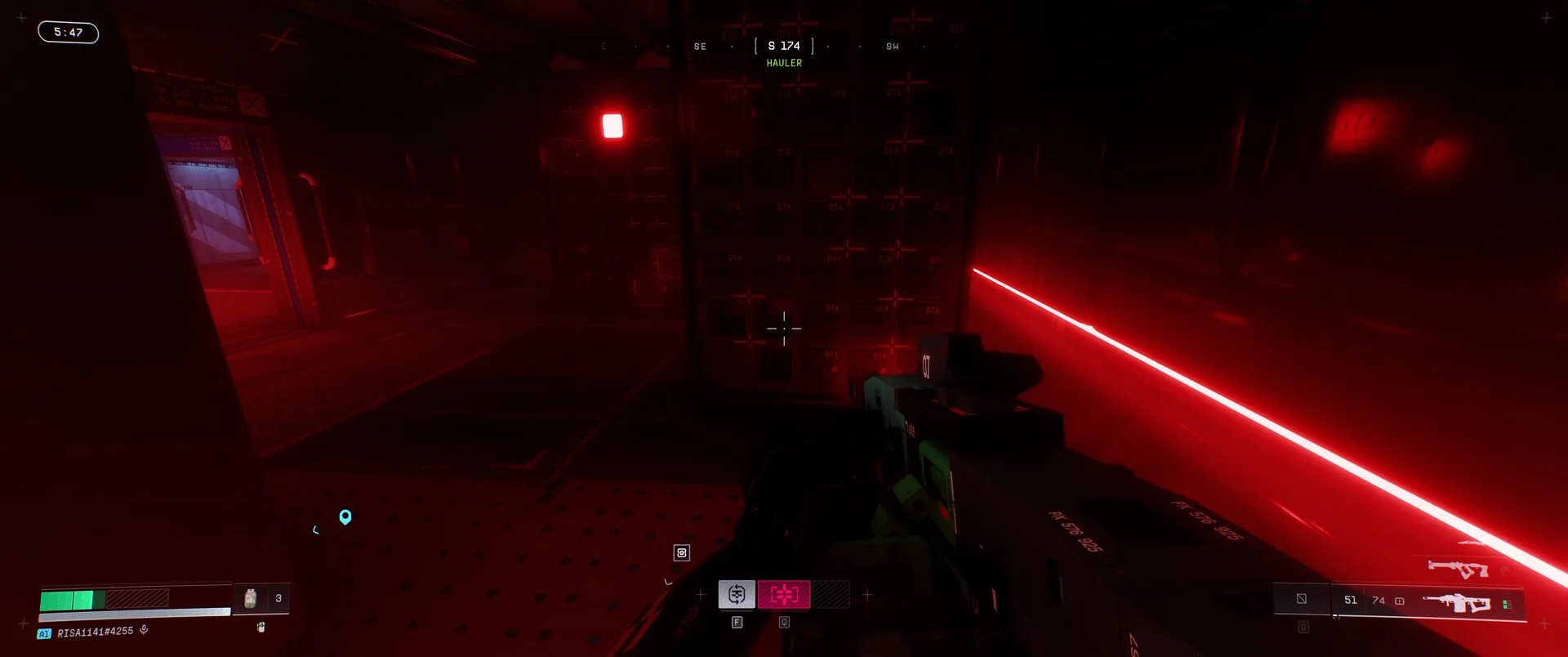Activate the grey cycle-arrows ability icon

pyautogui.click(x=737, y=594)
